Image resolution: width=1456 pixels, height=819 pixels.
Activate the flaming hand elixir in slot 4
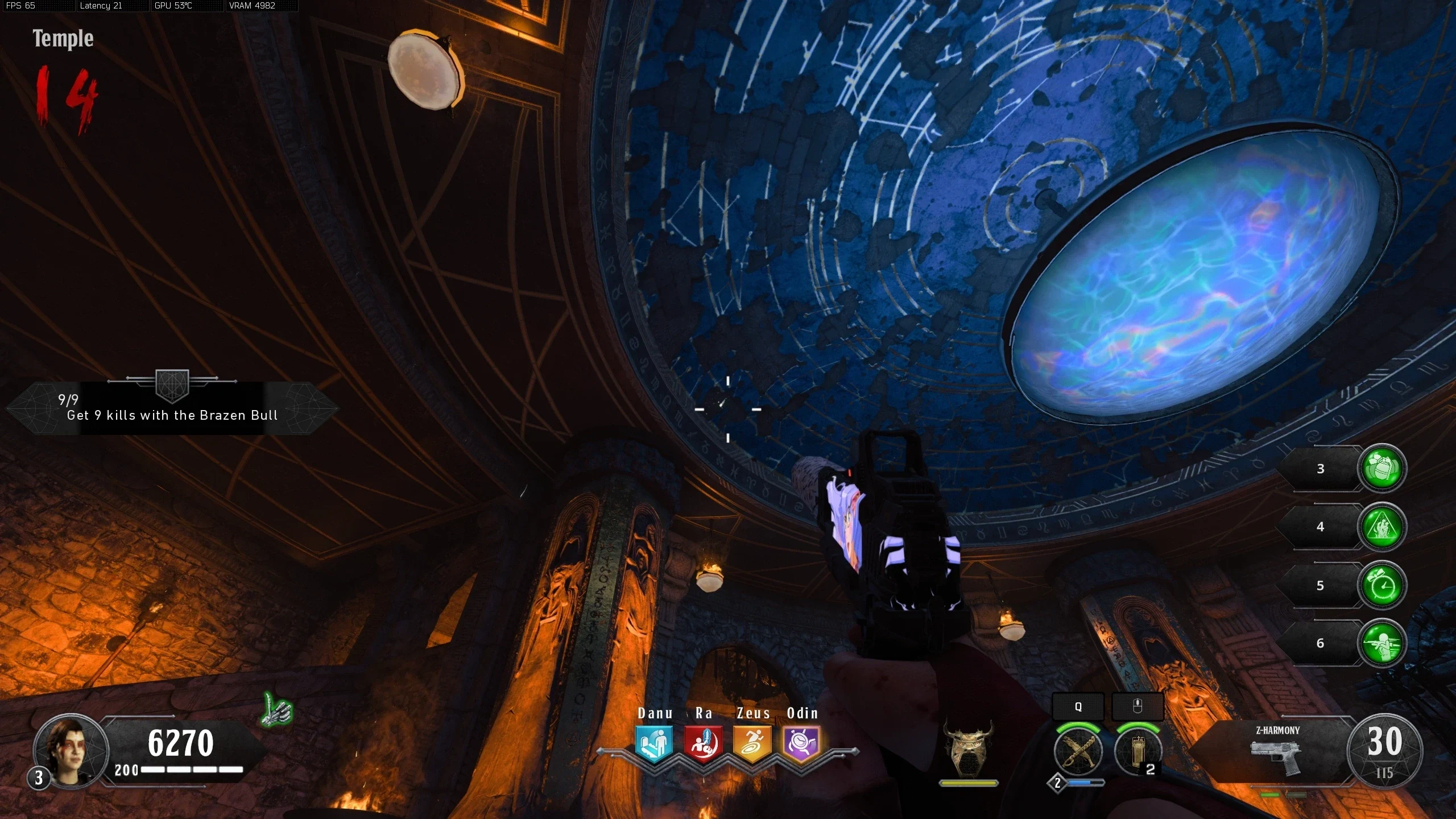click(x=1381, y=527)
